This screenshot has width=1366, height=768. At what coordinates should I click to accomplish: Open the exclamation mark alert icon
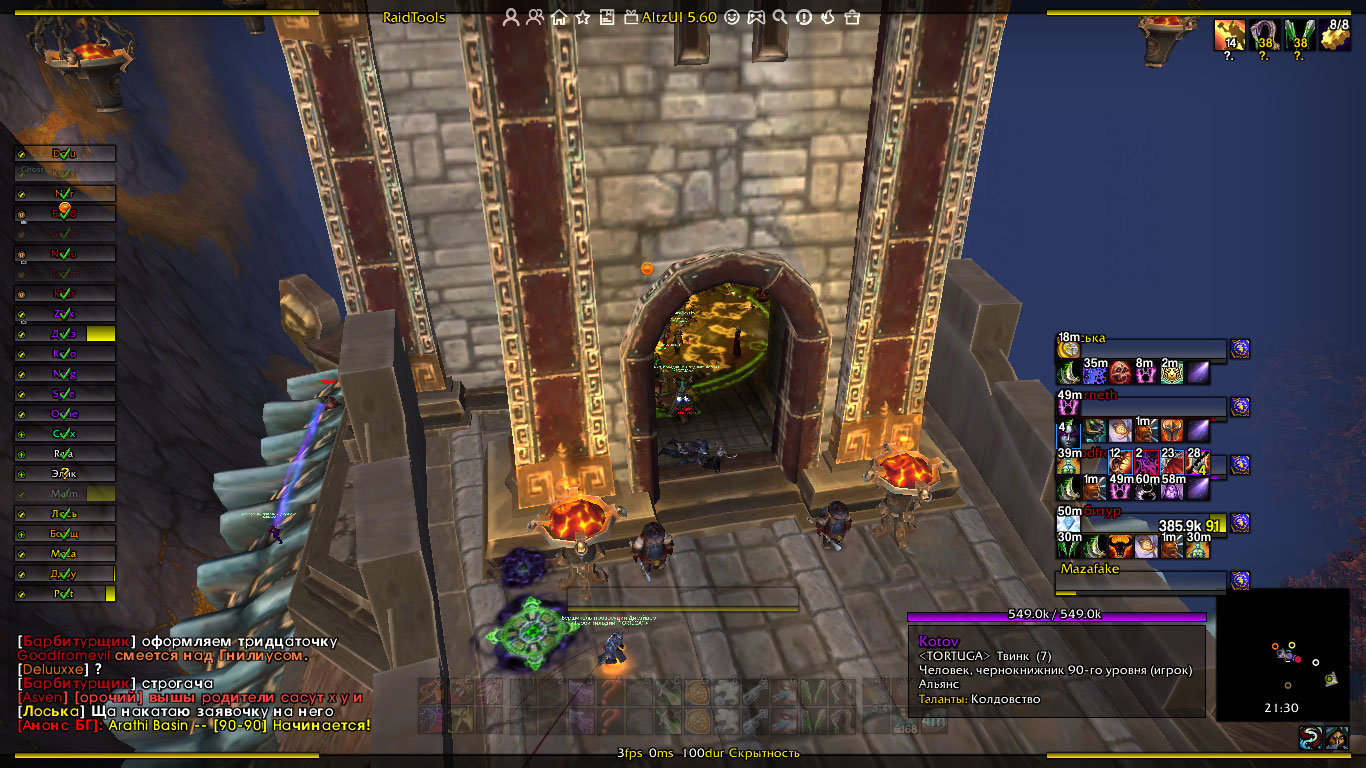pyautogui.click(x=804, y=17)
